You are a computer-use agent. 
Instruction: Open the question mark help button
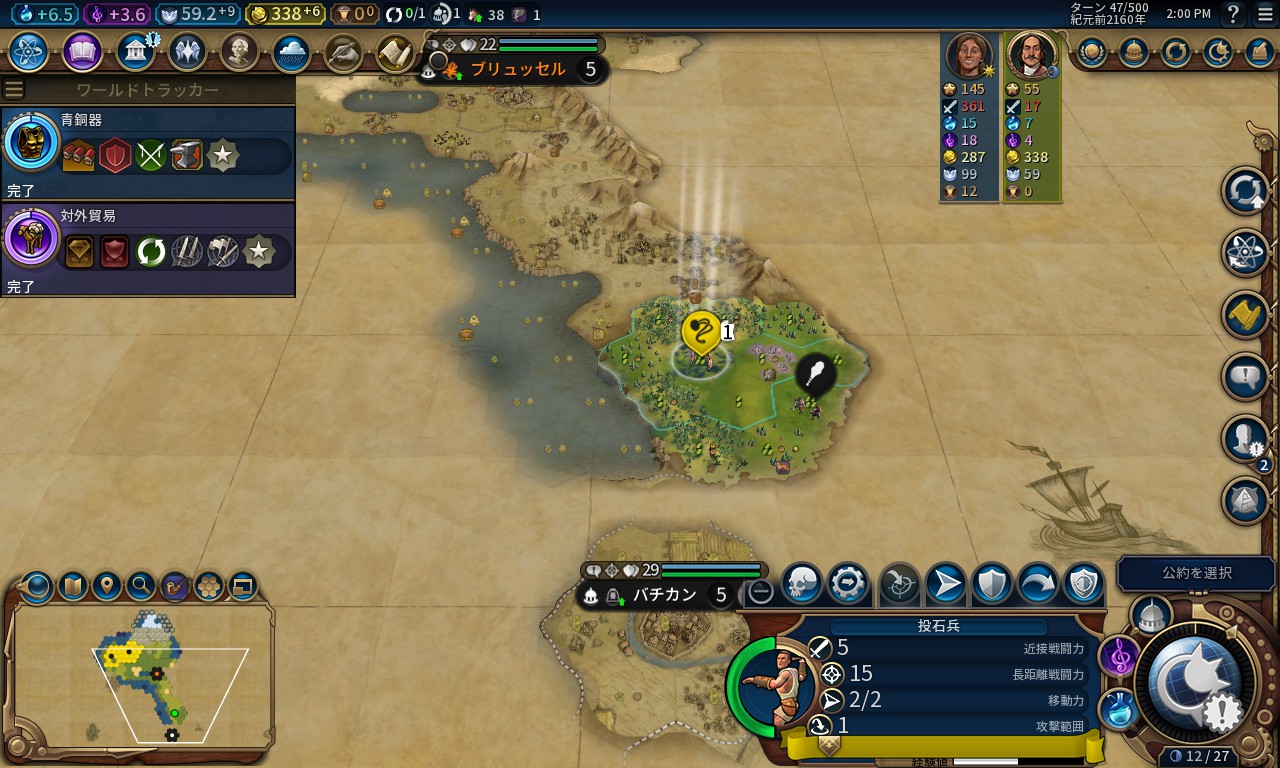pos(1233,14)
